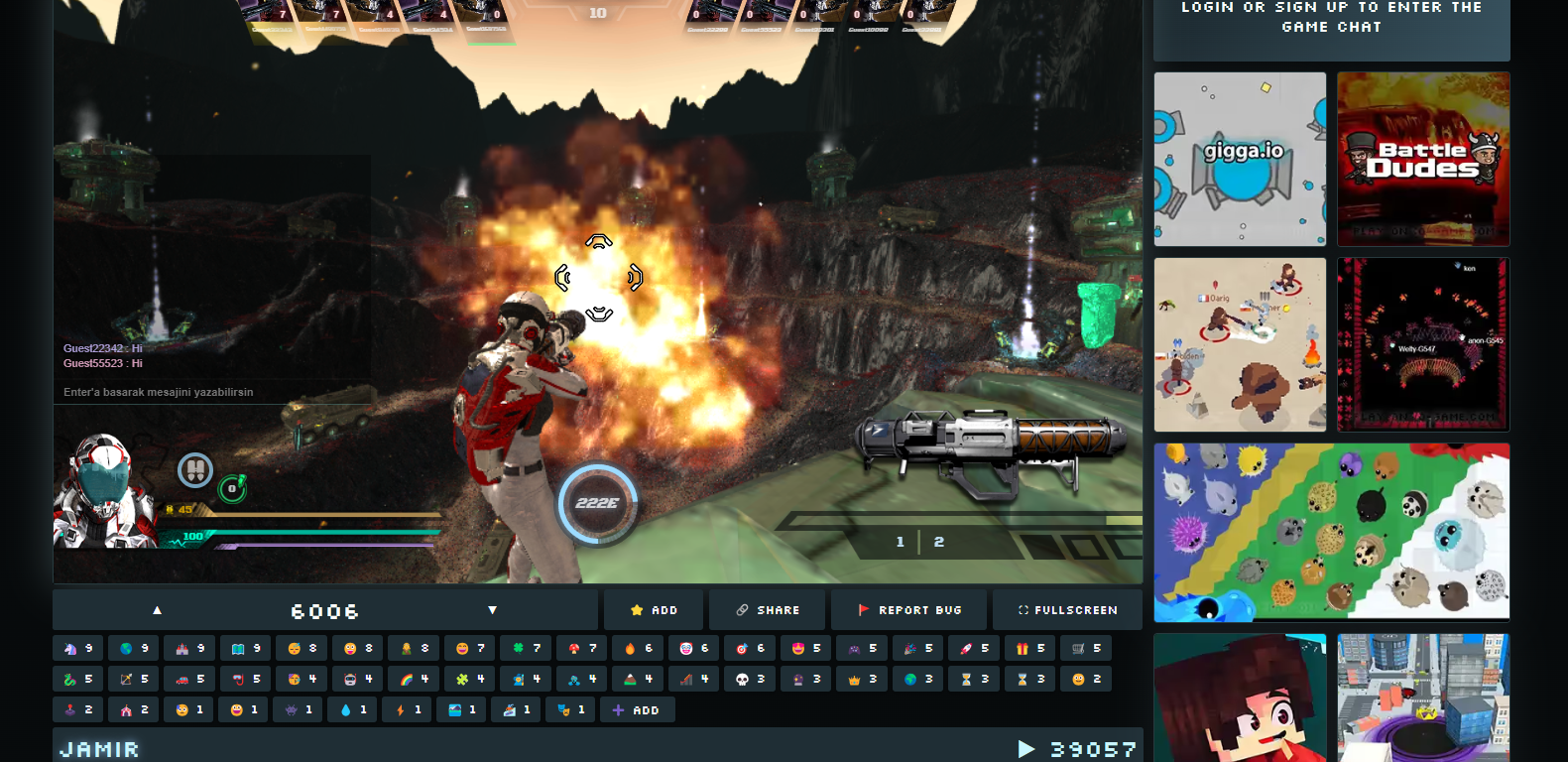Select the skull tag
The height and width of the screenshot is (762, 1568).
click(x=749, y=679)
